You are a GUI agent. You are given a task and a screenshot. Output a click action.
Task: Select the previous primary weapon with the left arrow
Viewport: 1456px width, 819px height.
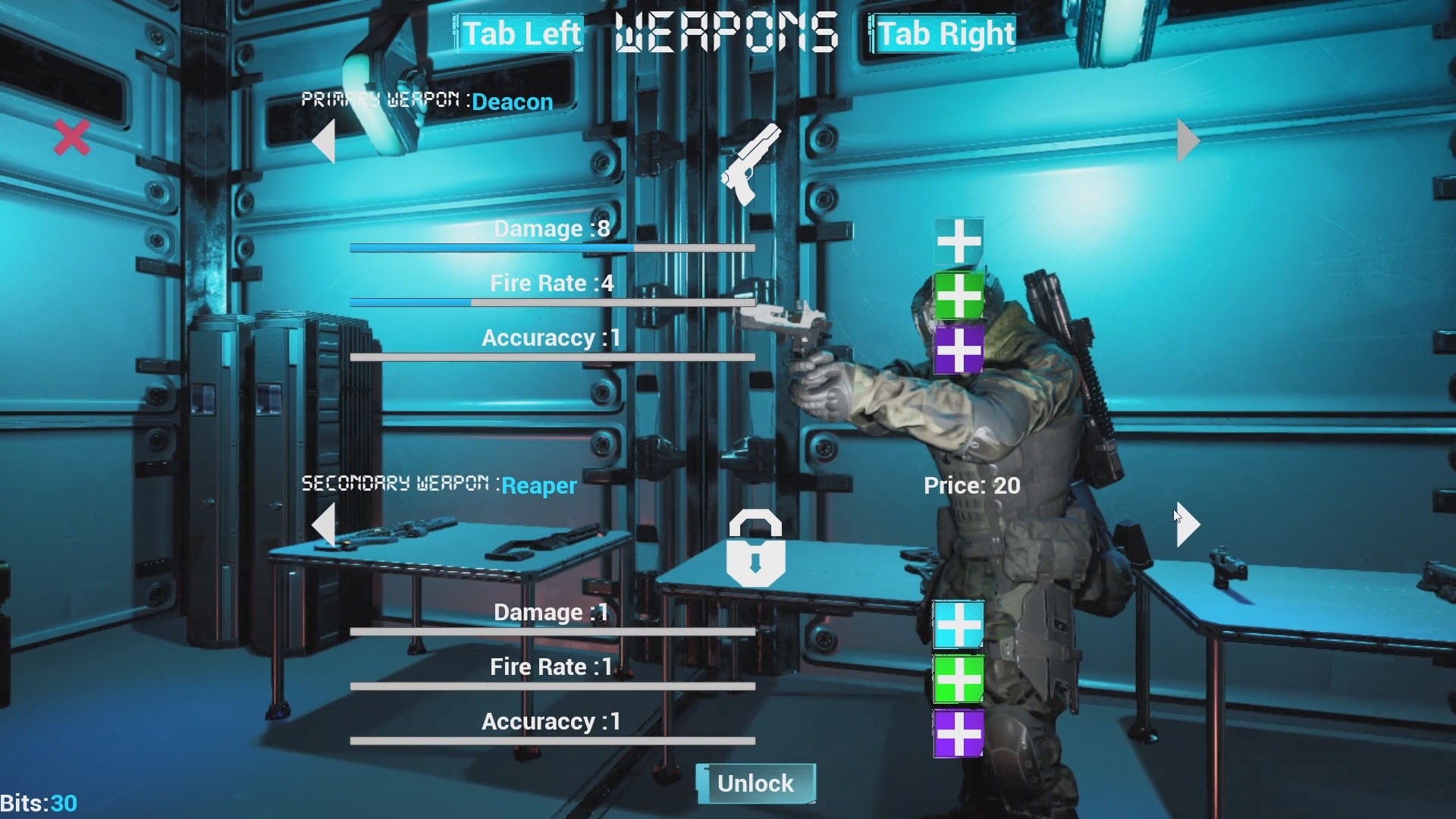(x=325, y=143)
